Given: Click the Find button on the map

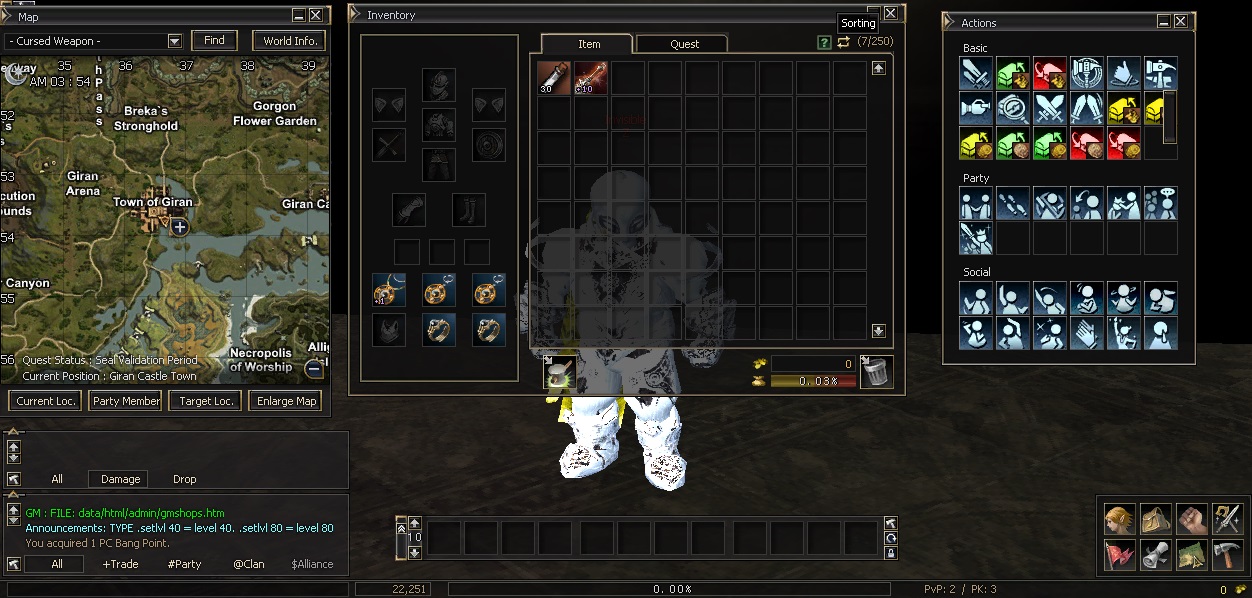Looking at the screenshot, I should [214, 41].
